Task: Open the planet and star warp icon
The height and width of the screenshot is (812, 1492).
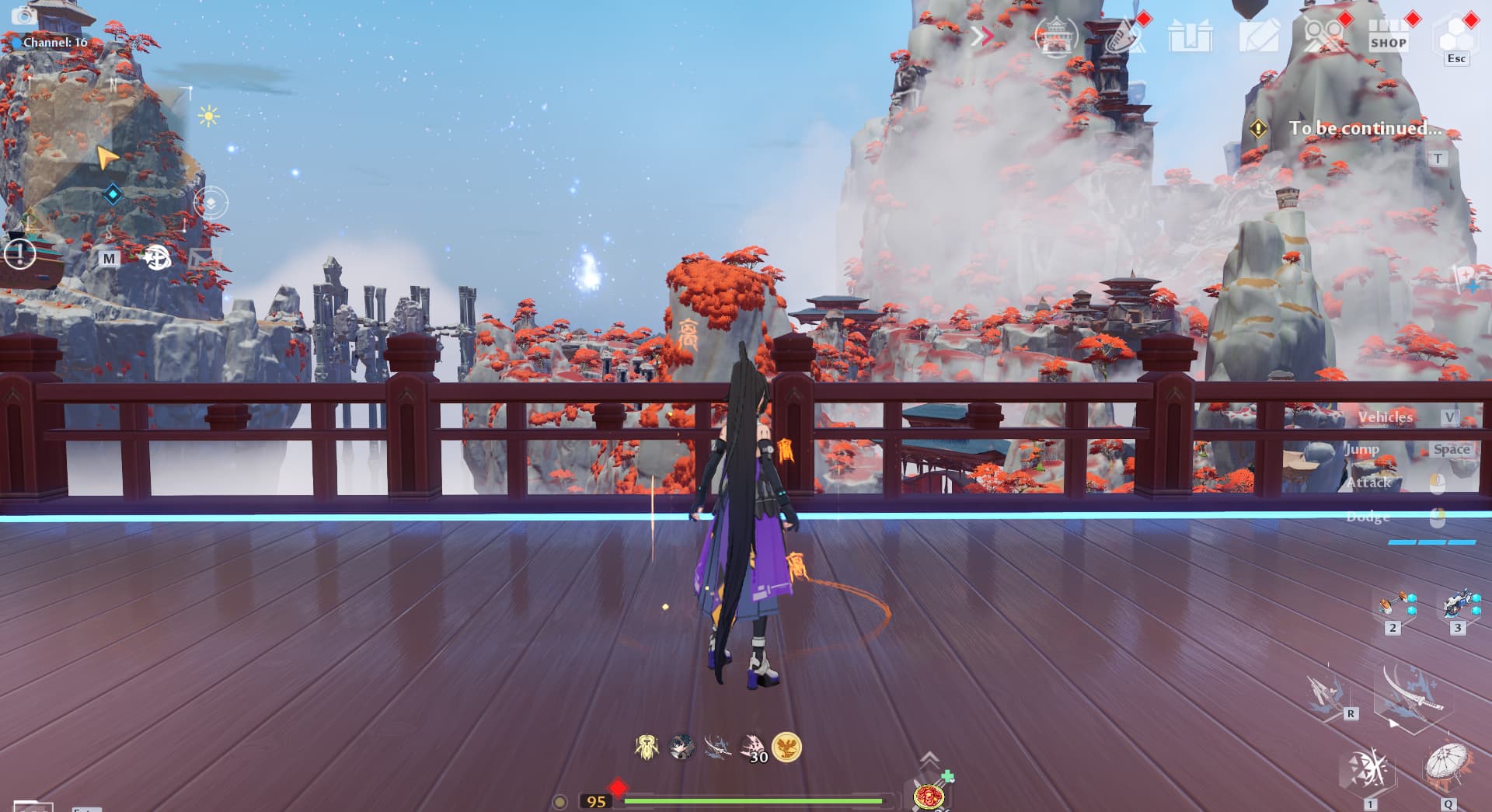Action: 157,257
